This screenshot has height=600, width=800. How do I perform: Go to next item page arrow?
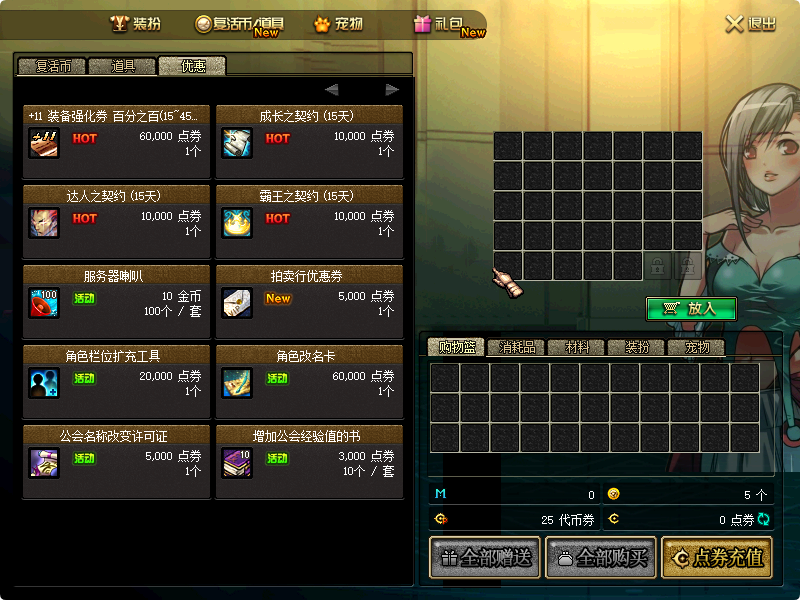pos(392,90)
